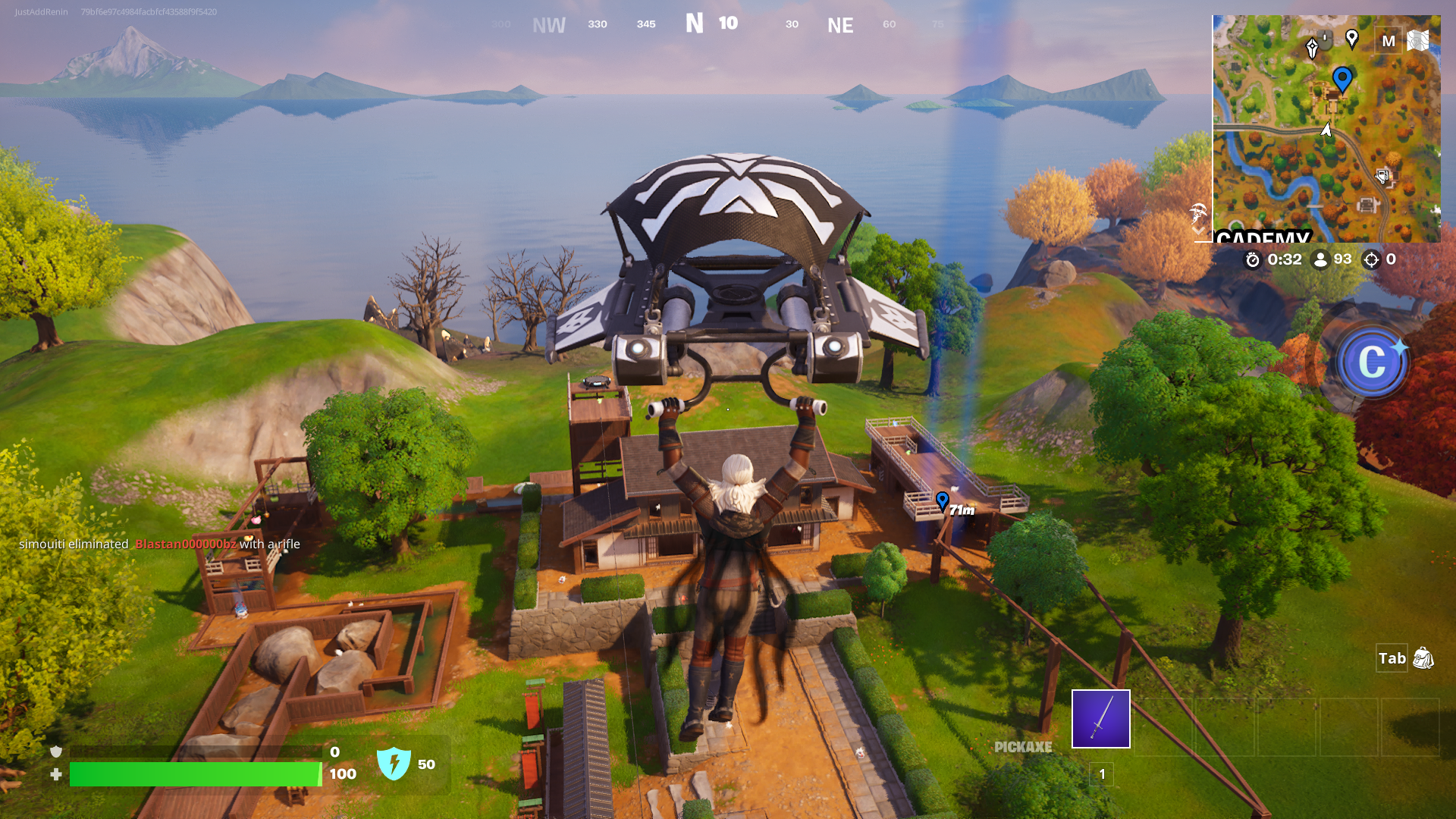Click the M map shortcut button
The height and width of the screenshot is (819, 1456).
(1389, 42)
